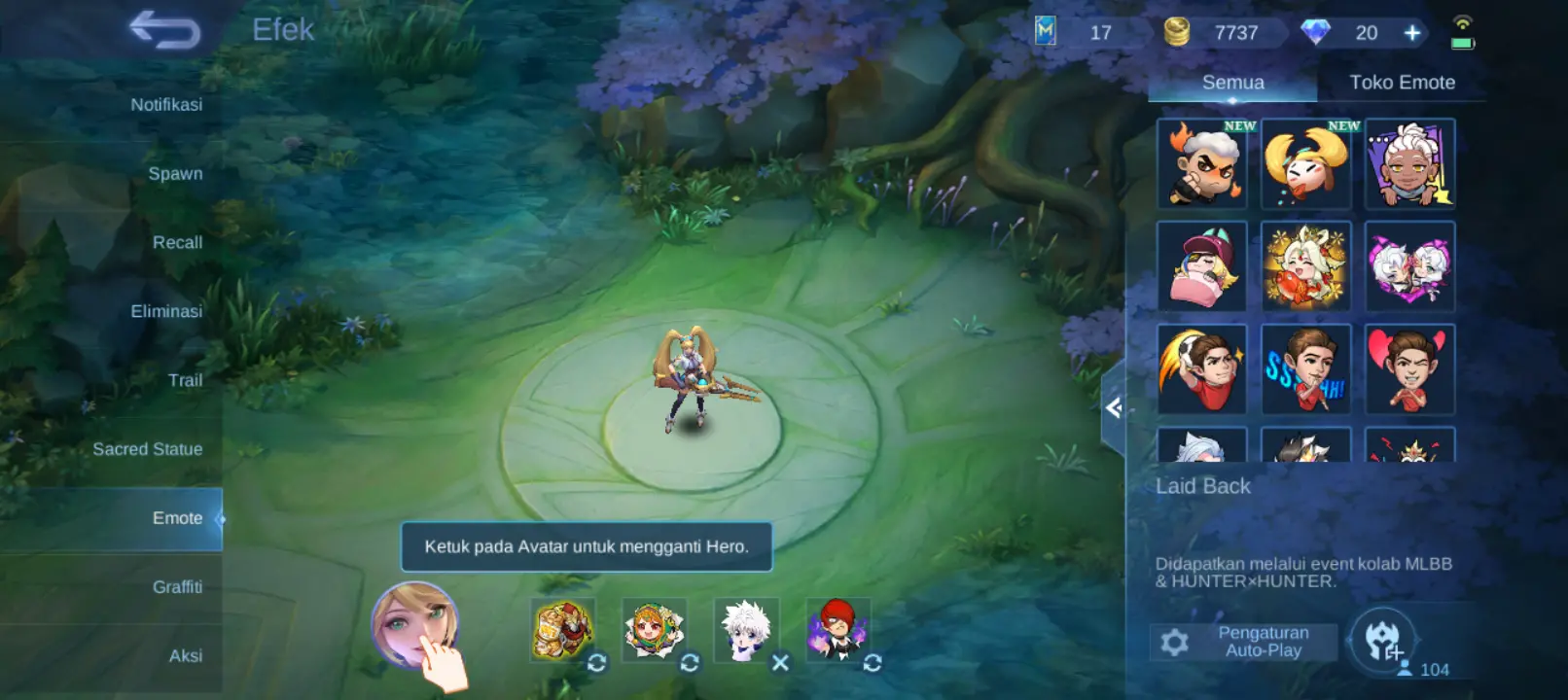Open Pengaturan Auto-Play settings
Screen dimensions: 1568x700
(x=1244, y=642)
